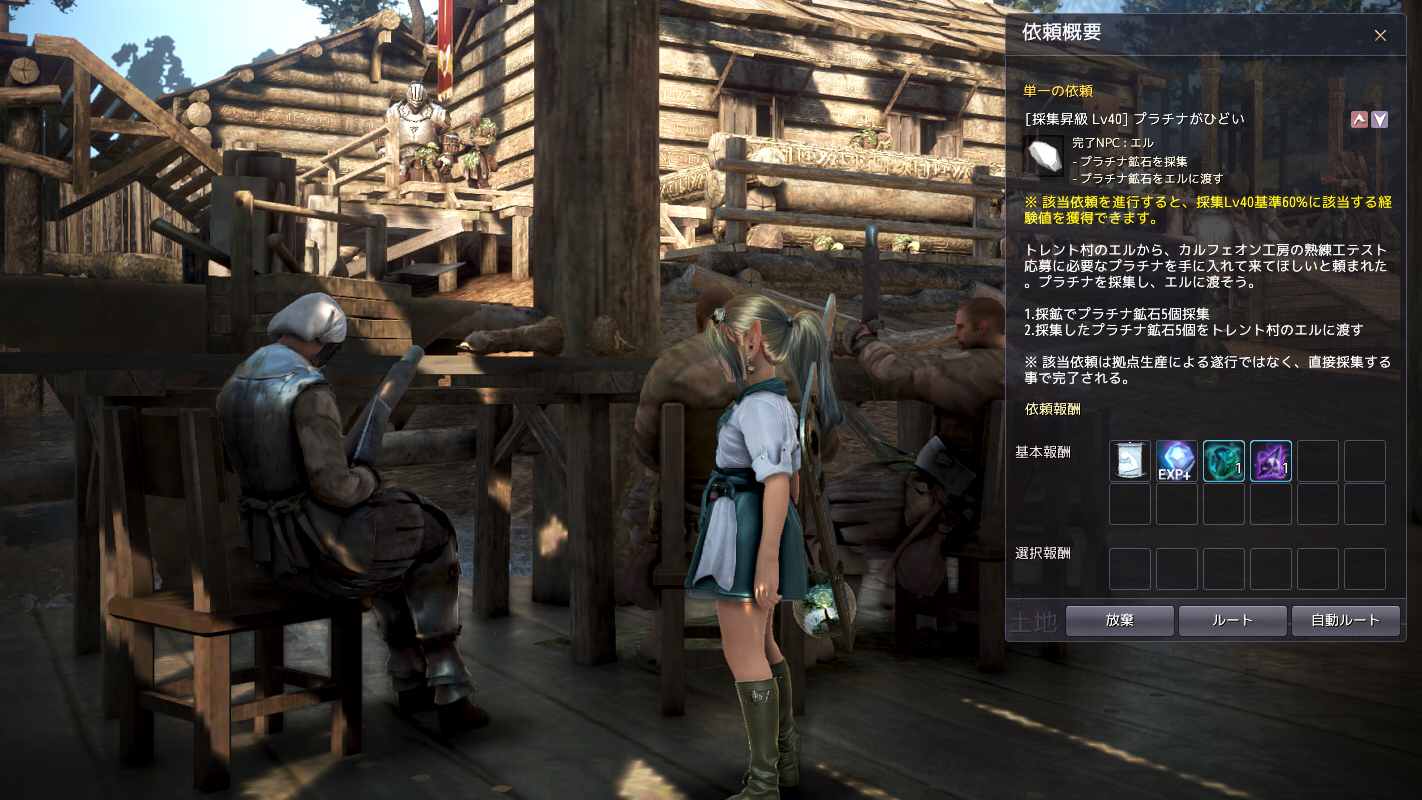
Task: Click the purple down arrow to next quest
Action: click(1380, 119)
